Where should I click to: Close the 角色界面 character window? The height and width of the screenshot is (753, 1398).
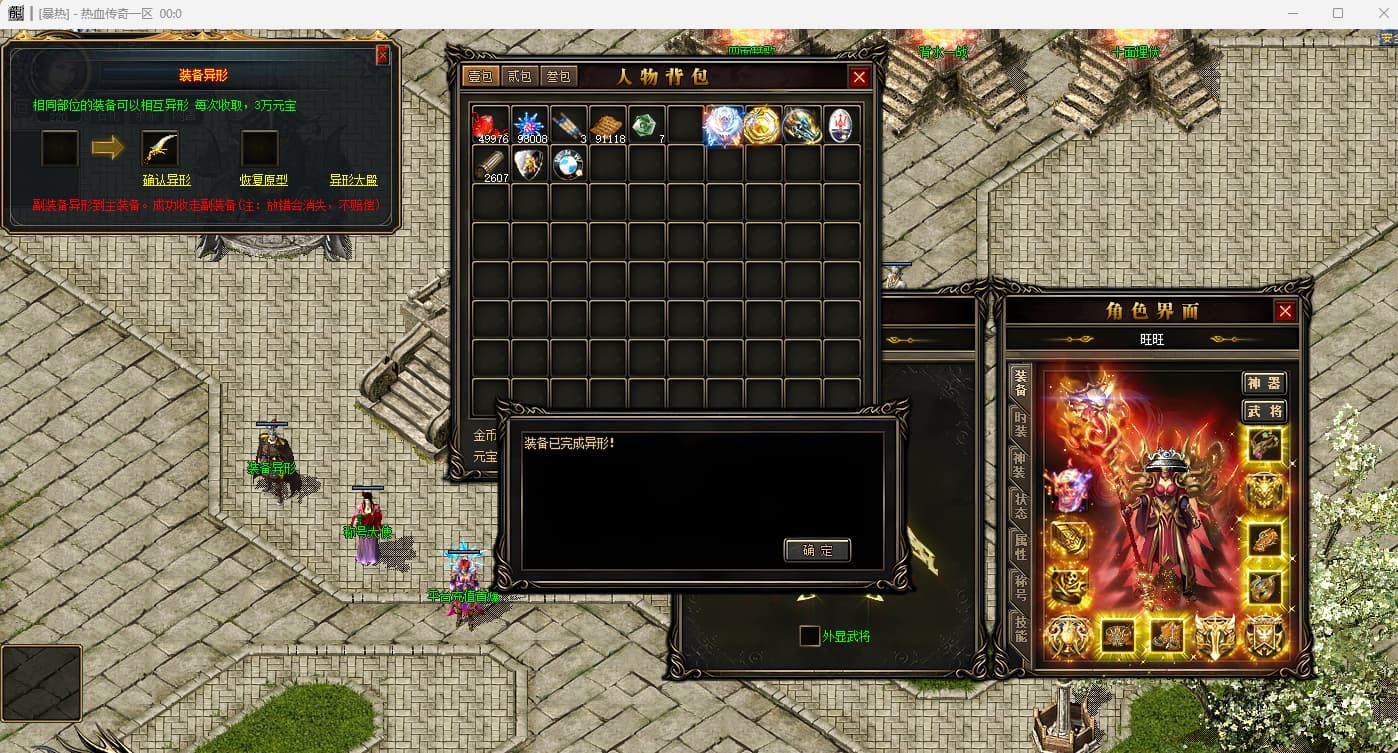1285,311
